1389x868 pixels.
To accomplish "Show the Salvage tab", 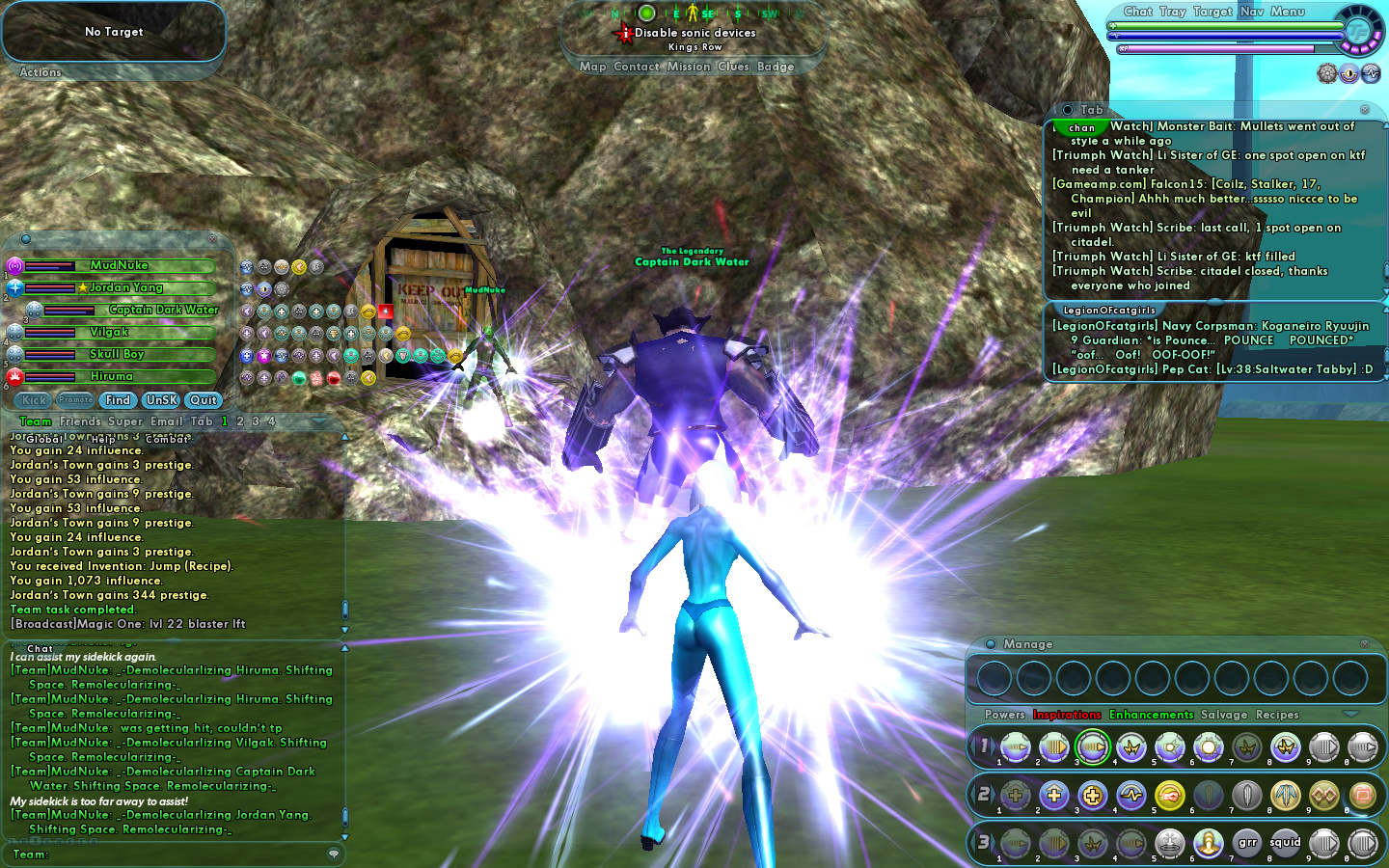I will coord(1224,715).
